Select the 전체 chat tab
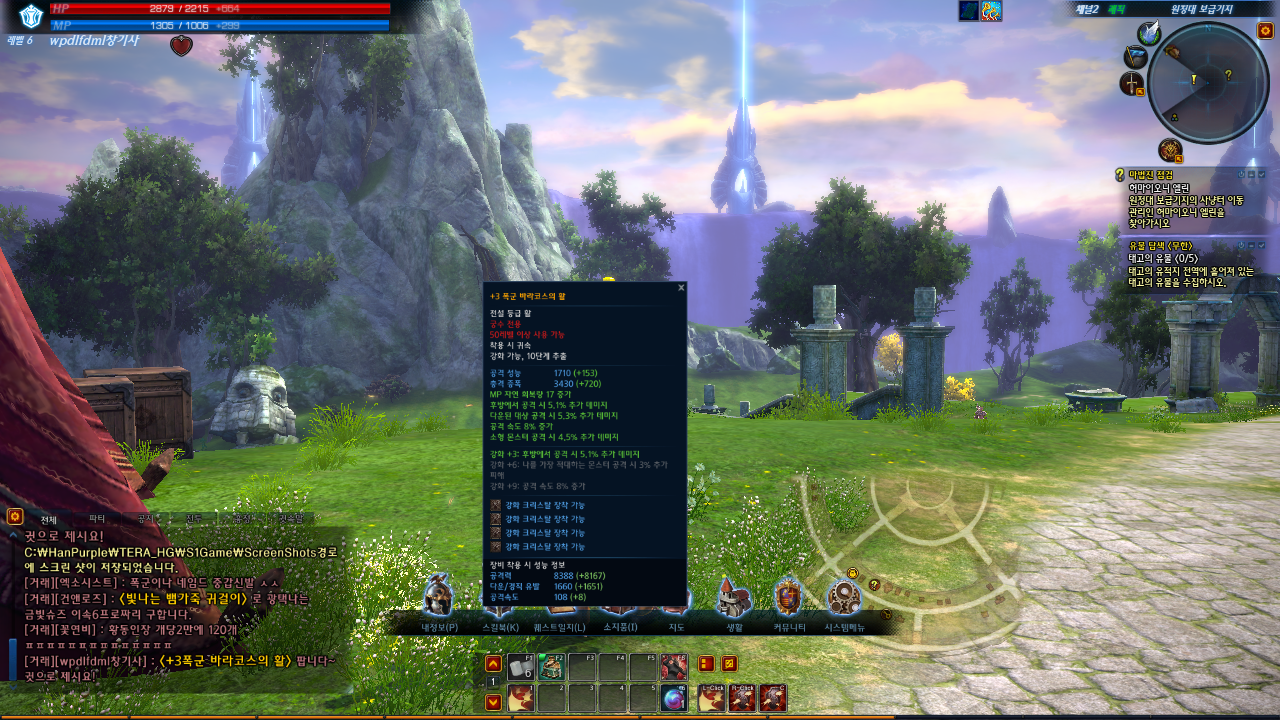This screenshot has width=1280, height=720. [48, 519]
